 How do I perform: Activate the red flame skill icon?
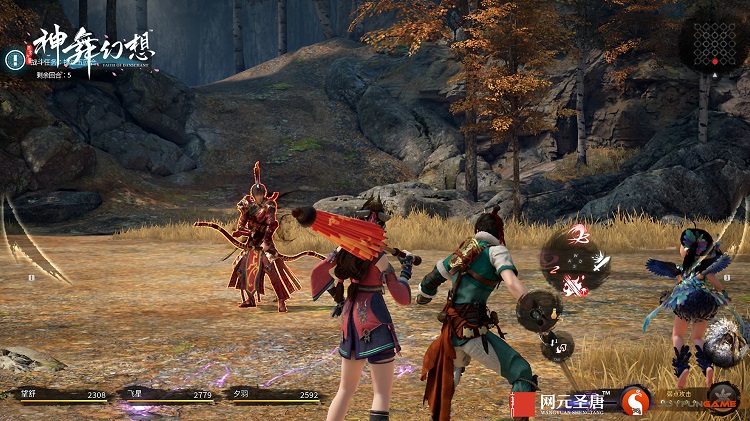pos(576,287)
